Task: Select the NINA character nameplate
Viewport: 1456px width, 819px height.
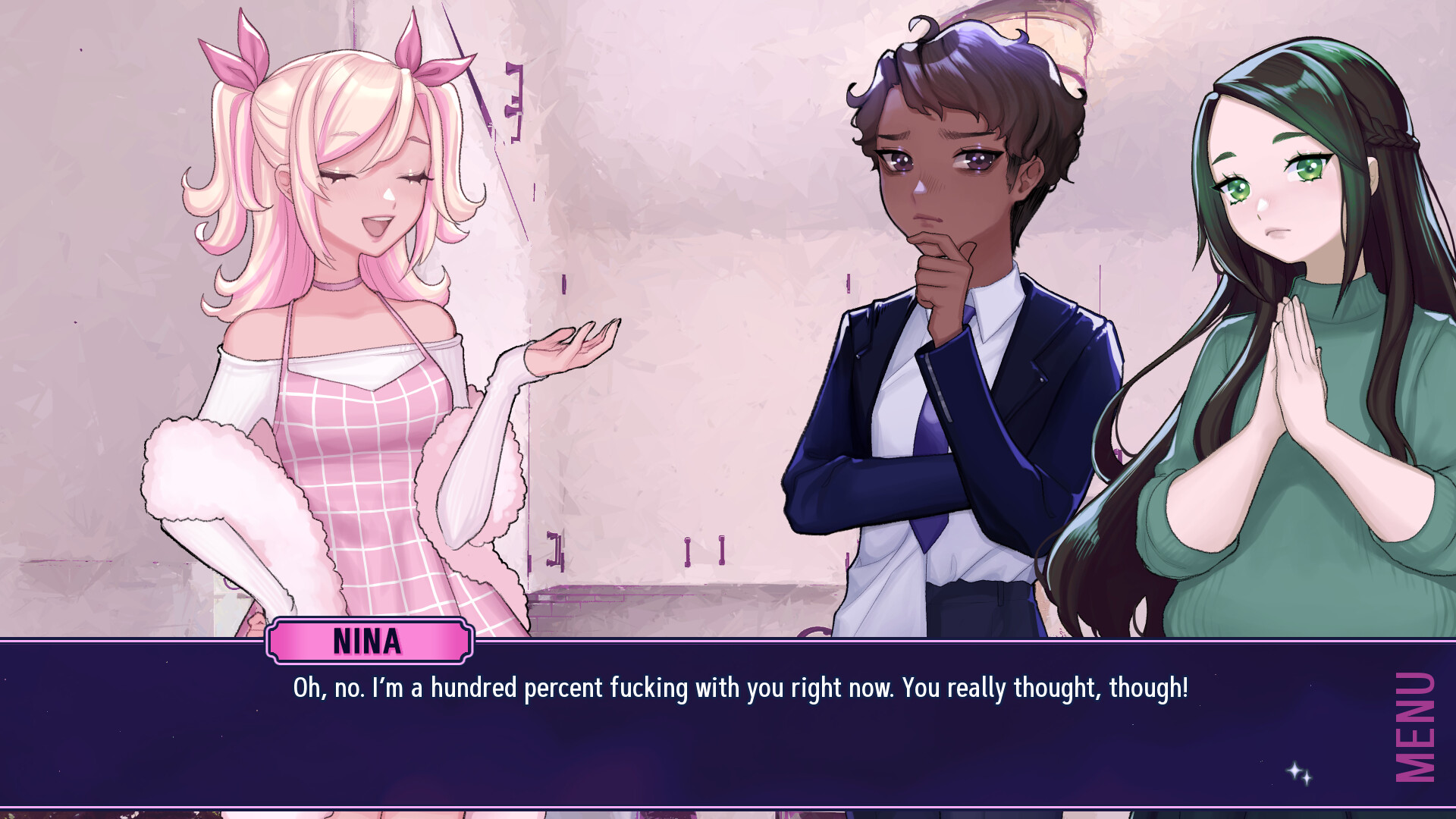Action: (x=369, y=641)
